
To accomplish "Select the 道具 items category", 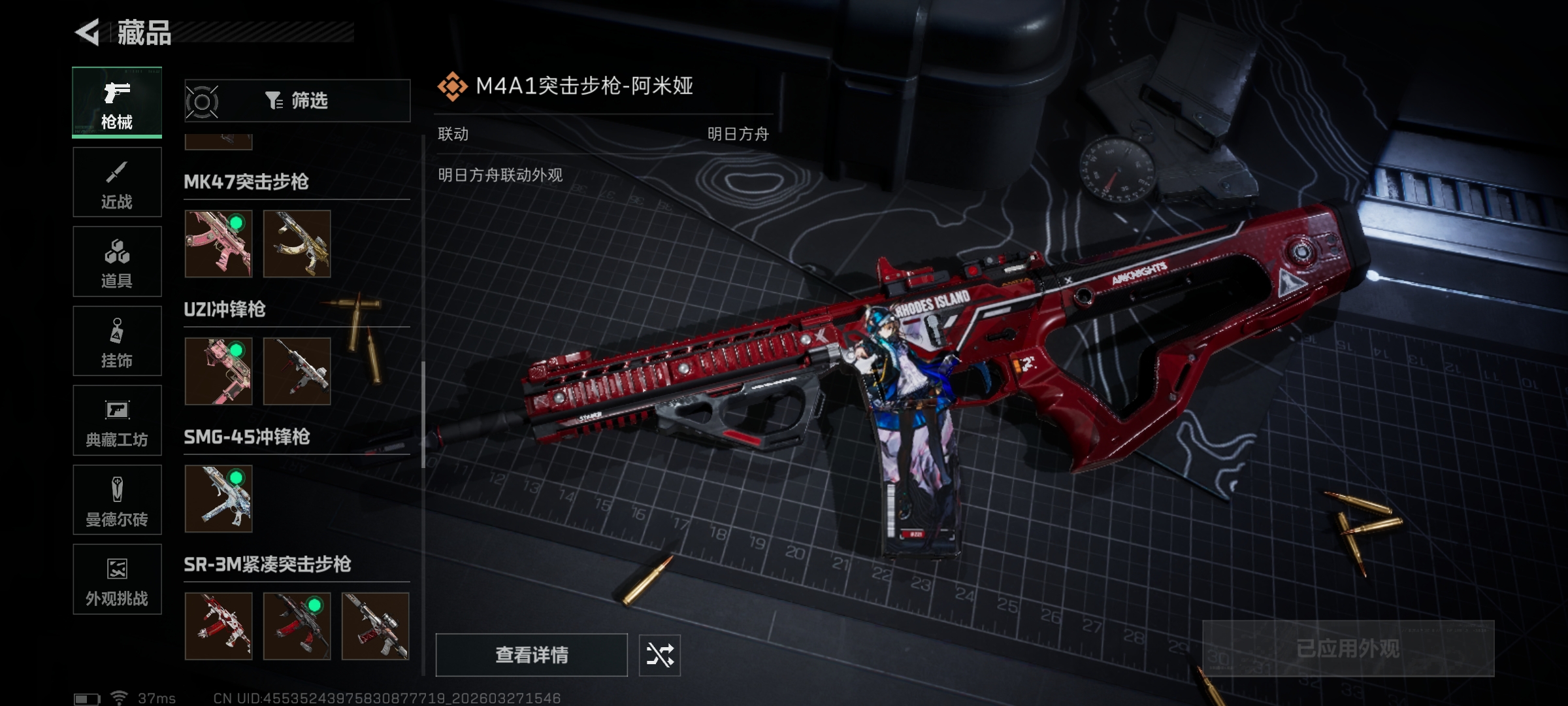I will click(x=117, y=261).
